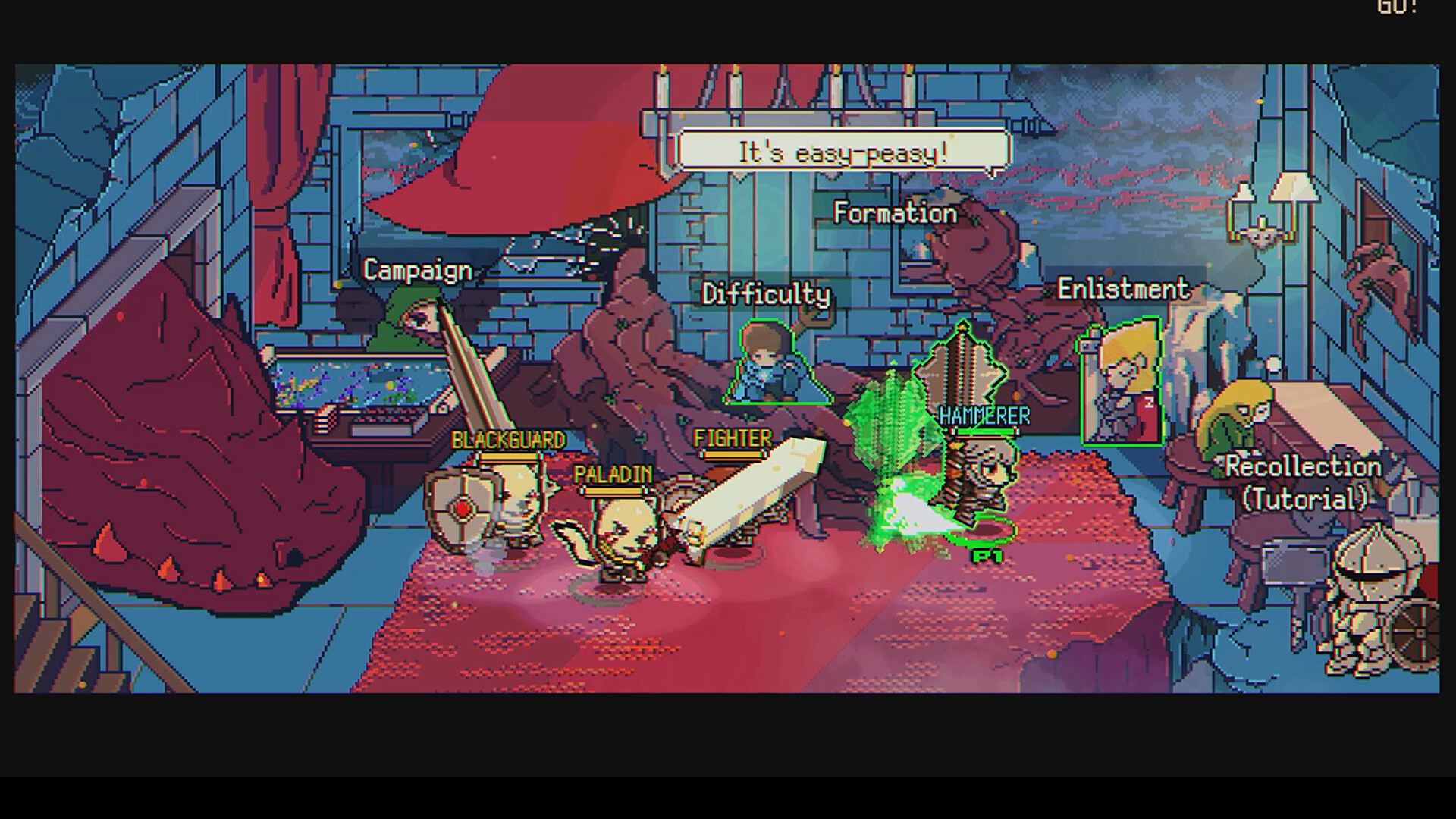Image resolution: width=1456 pixels, height=819 pixels.
Task: Click the glowing aquarium map display
Action: point(364,387)
